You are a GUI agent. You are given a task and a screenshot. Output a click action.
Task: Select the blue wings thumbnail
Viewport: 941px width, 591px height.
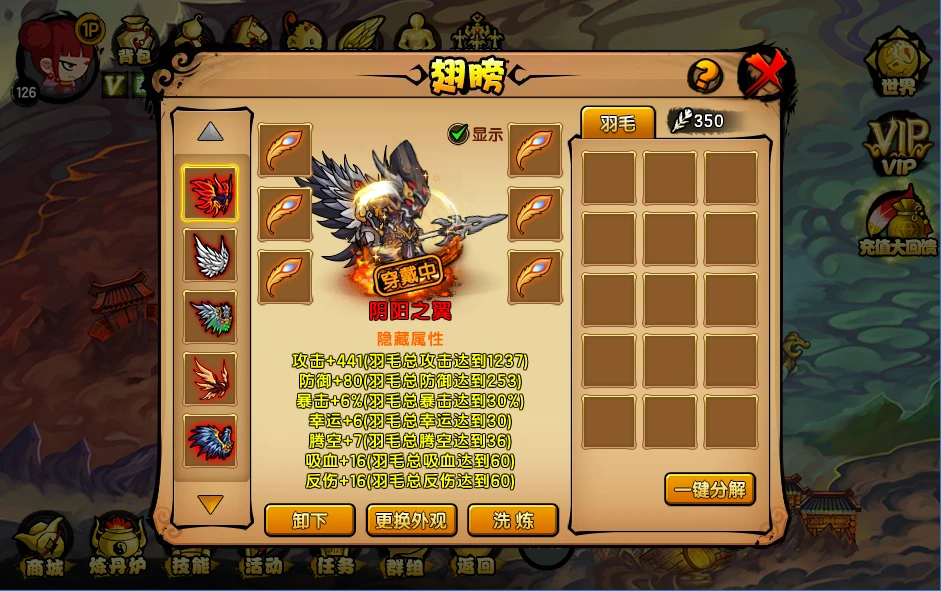pyautogui.click(x=210, y=440)
